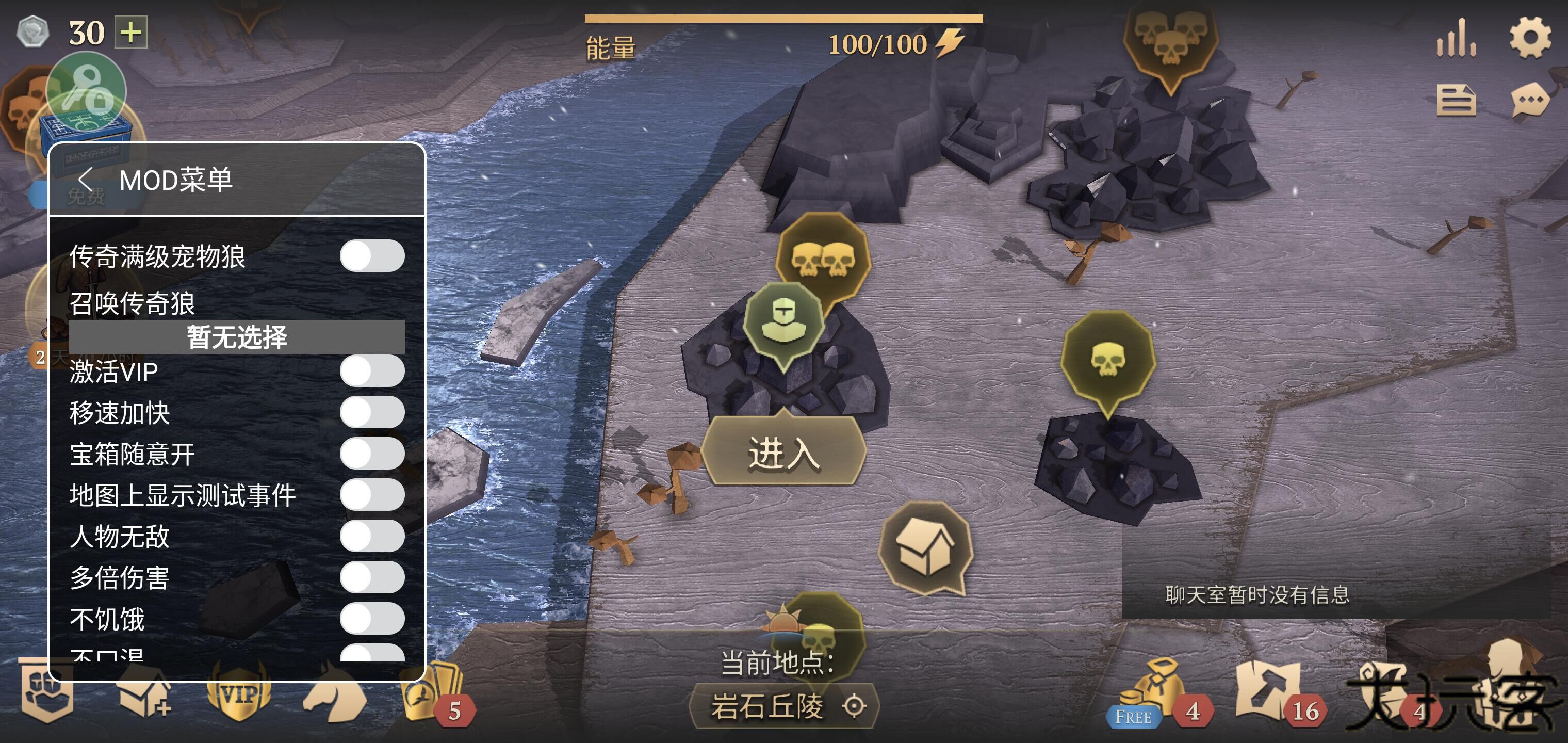1568x743 pixels.
Task: Turn on 不饥饿 switch
Action: point(372,619)
